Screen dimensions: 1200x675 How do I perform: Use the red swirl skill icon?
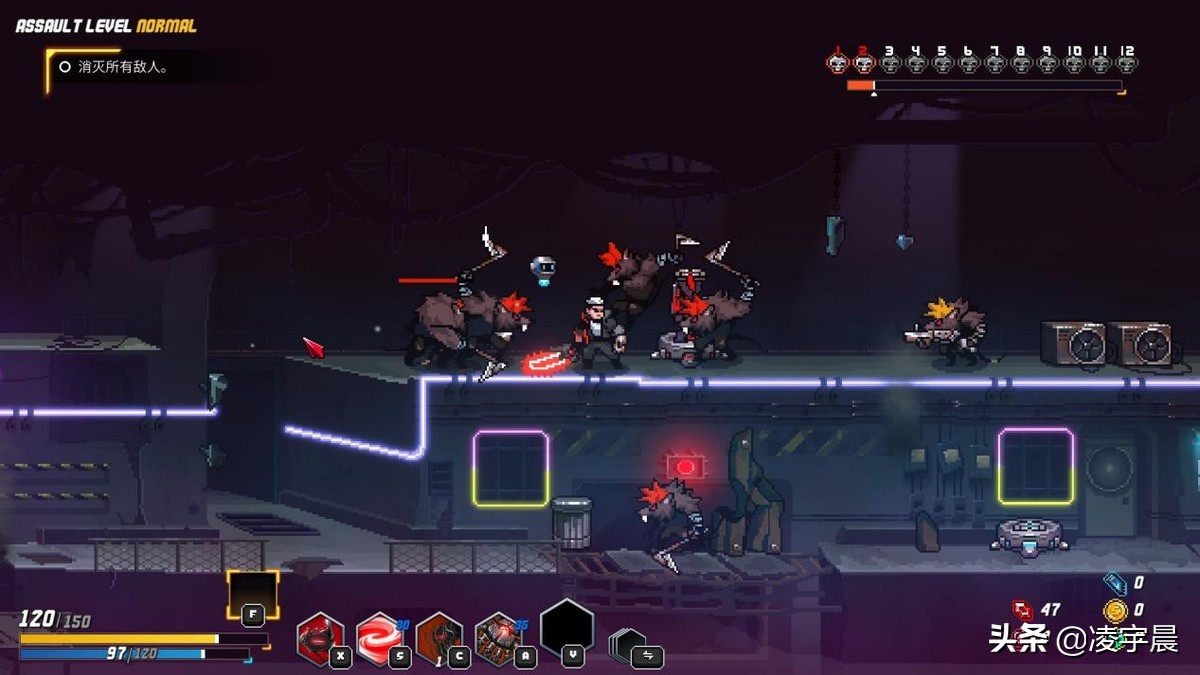[x=380, y=637]
